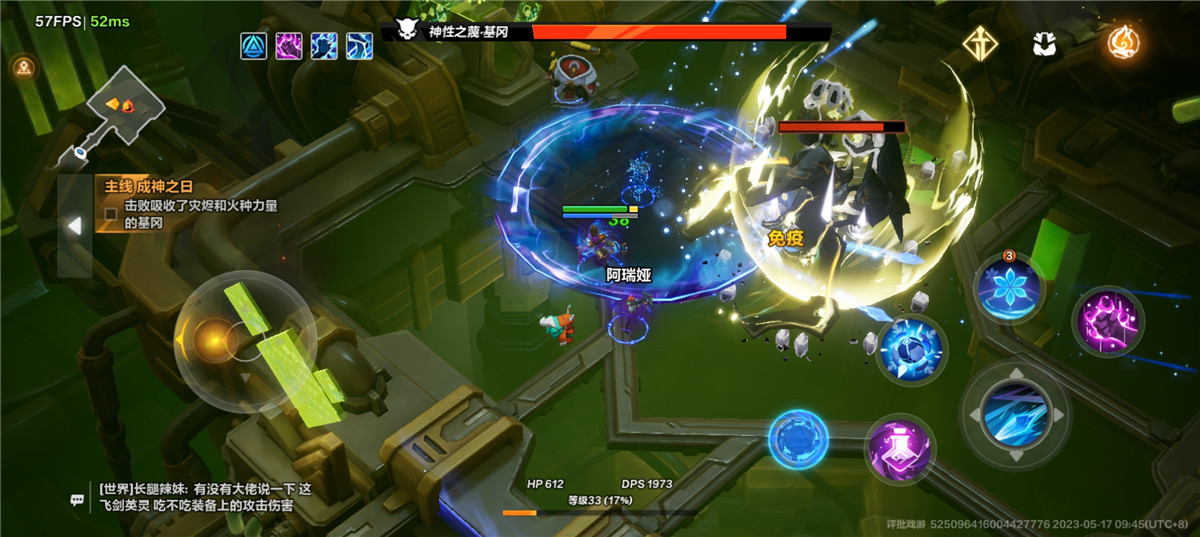Image resolution: width=1200 pixels, height=537 pixels.
Task: Collapse the quest tracker with the arrow
Action: point(74,227)
